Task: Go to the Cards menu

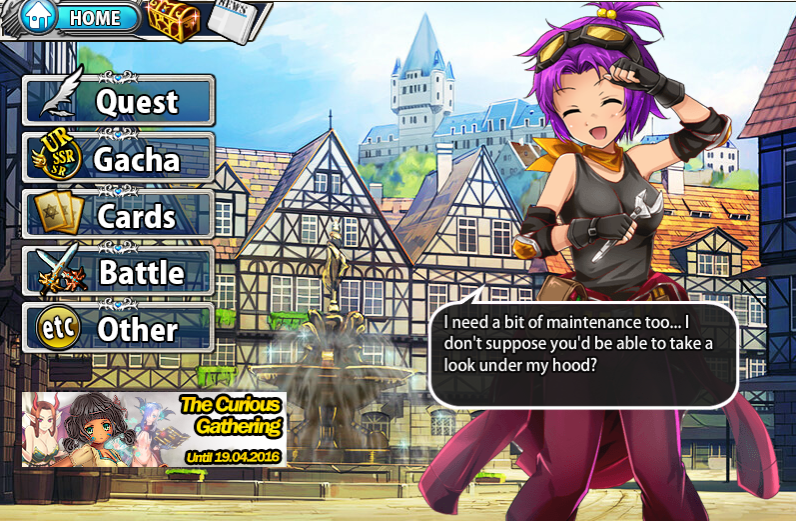Action: click(119, 216)
